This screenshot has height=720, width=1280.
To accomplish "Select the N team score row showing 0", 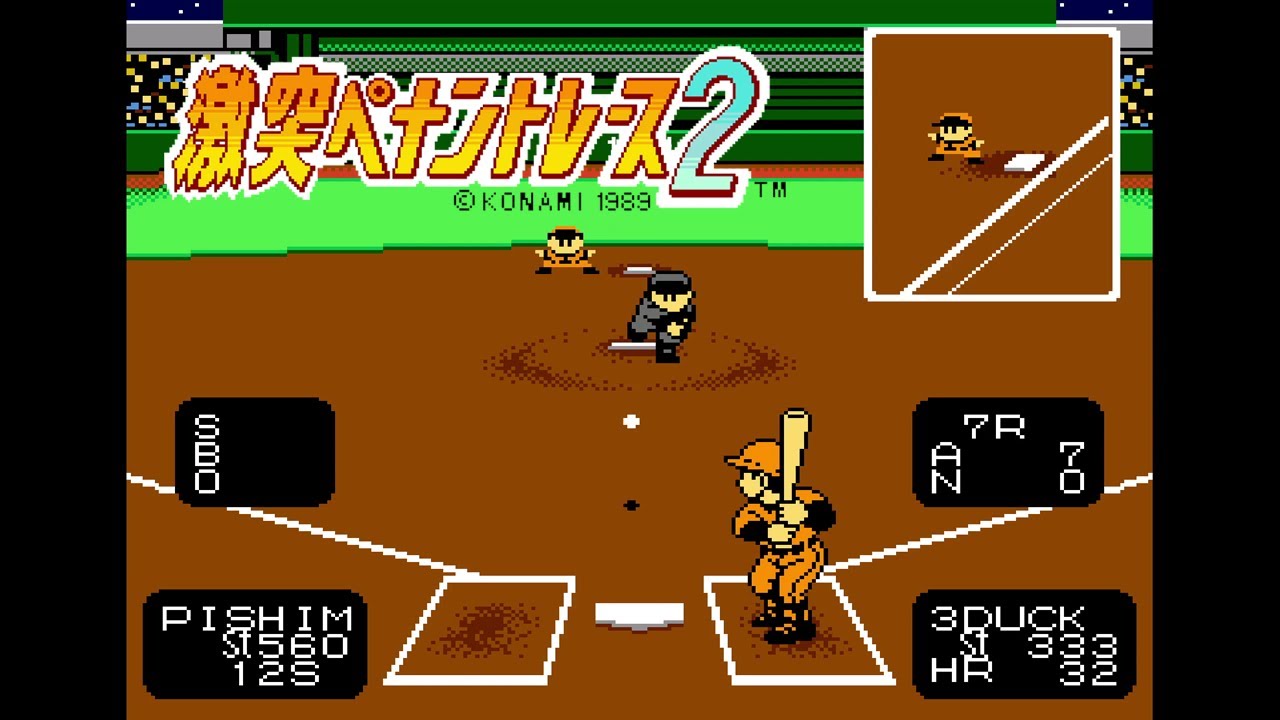I will 1010,483.
